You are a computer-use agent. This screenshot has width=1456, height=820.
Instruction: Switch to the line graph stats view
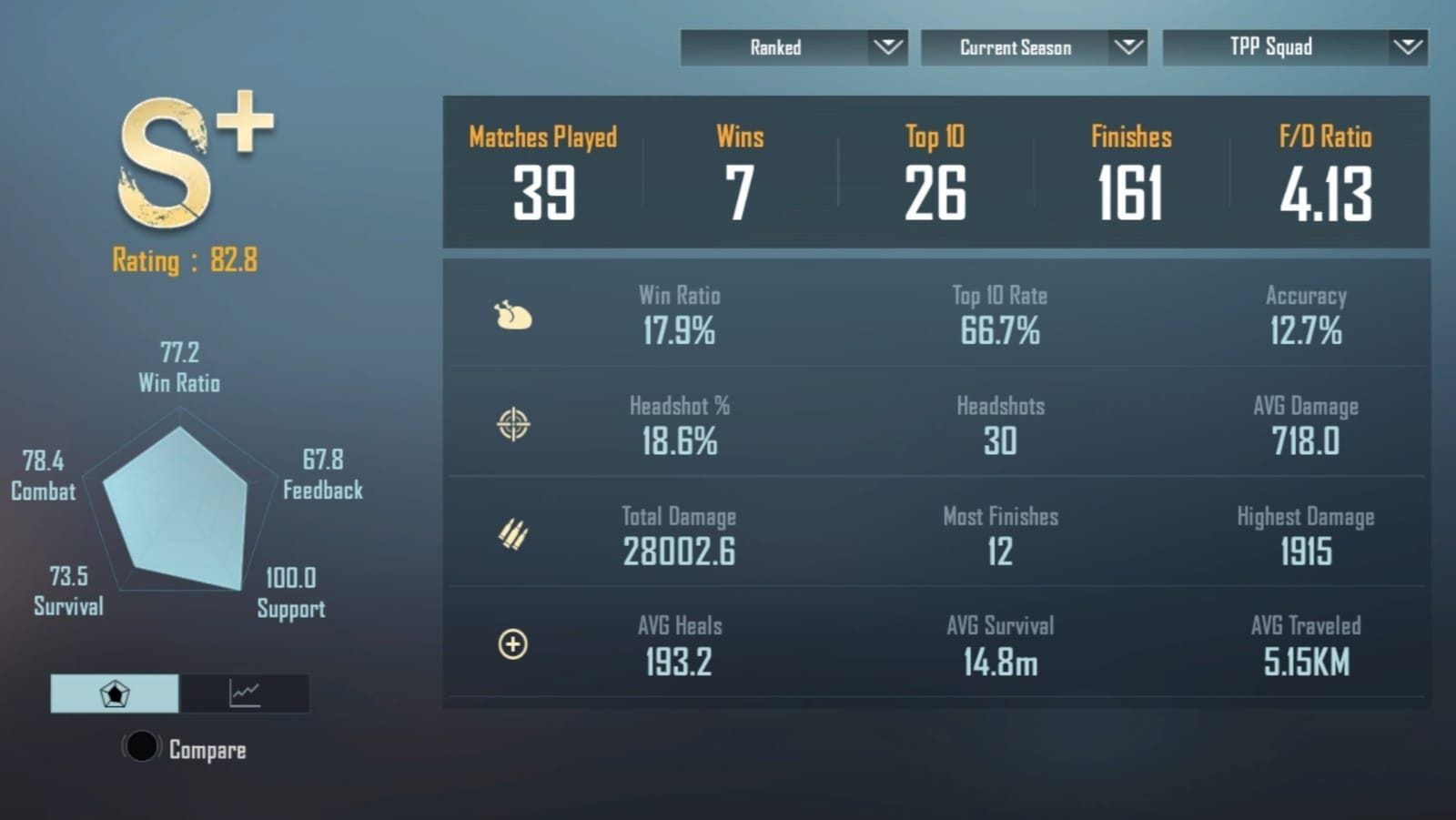(x=244, y=693)
